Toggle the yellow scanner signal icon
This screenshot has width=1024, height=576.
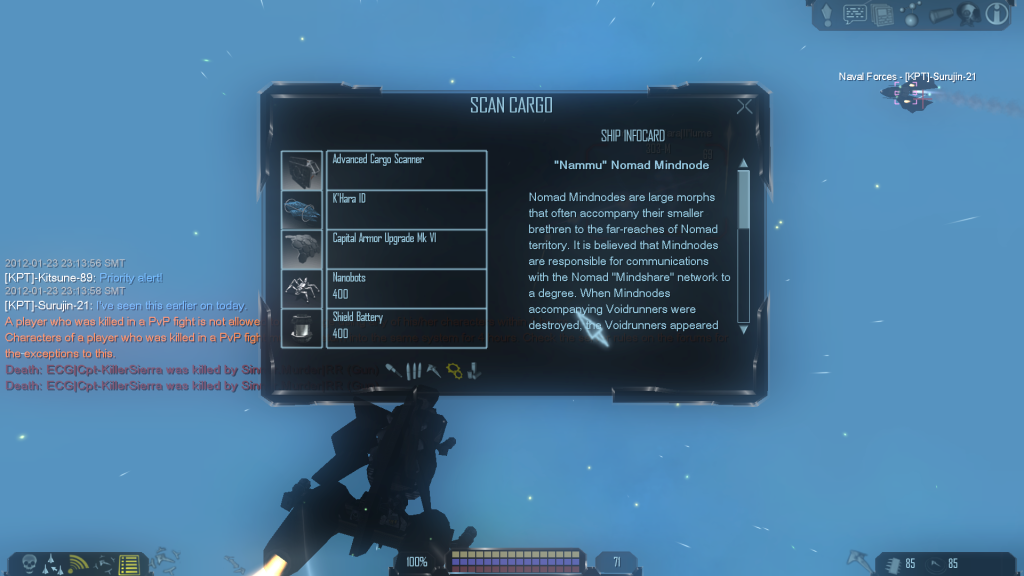click(x=77, y=565)
